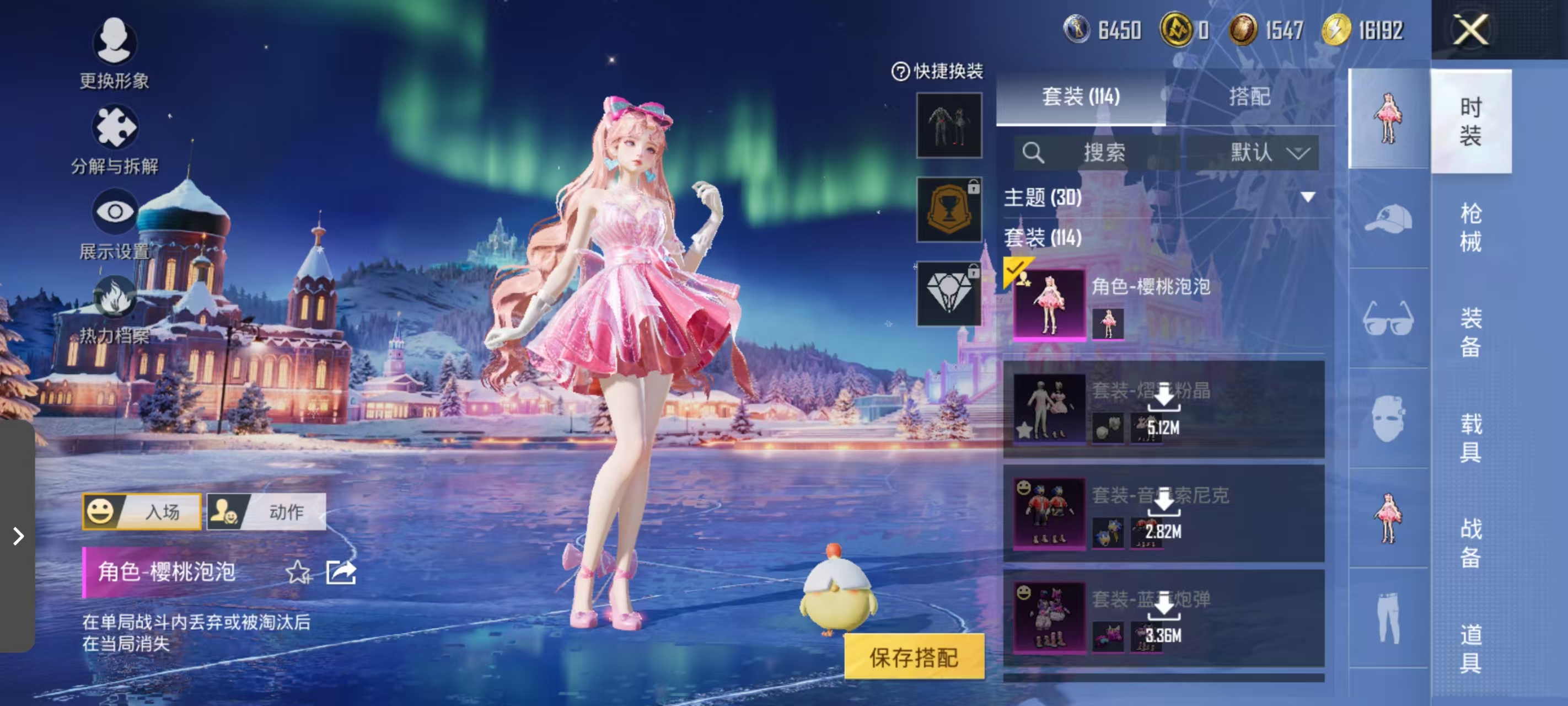Select the 动作 action button
1568x706 pixels.
[267, 511]
